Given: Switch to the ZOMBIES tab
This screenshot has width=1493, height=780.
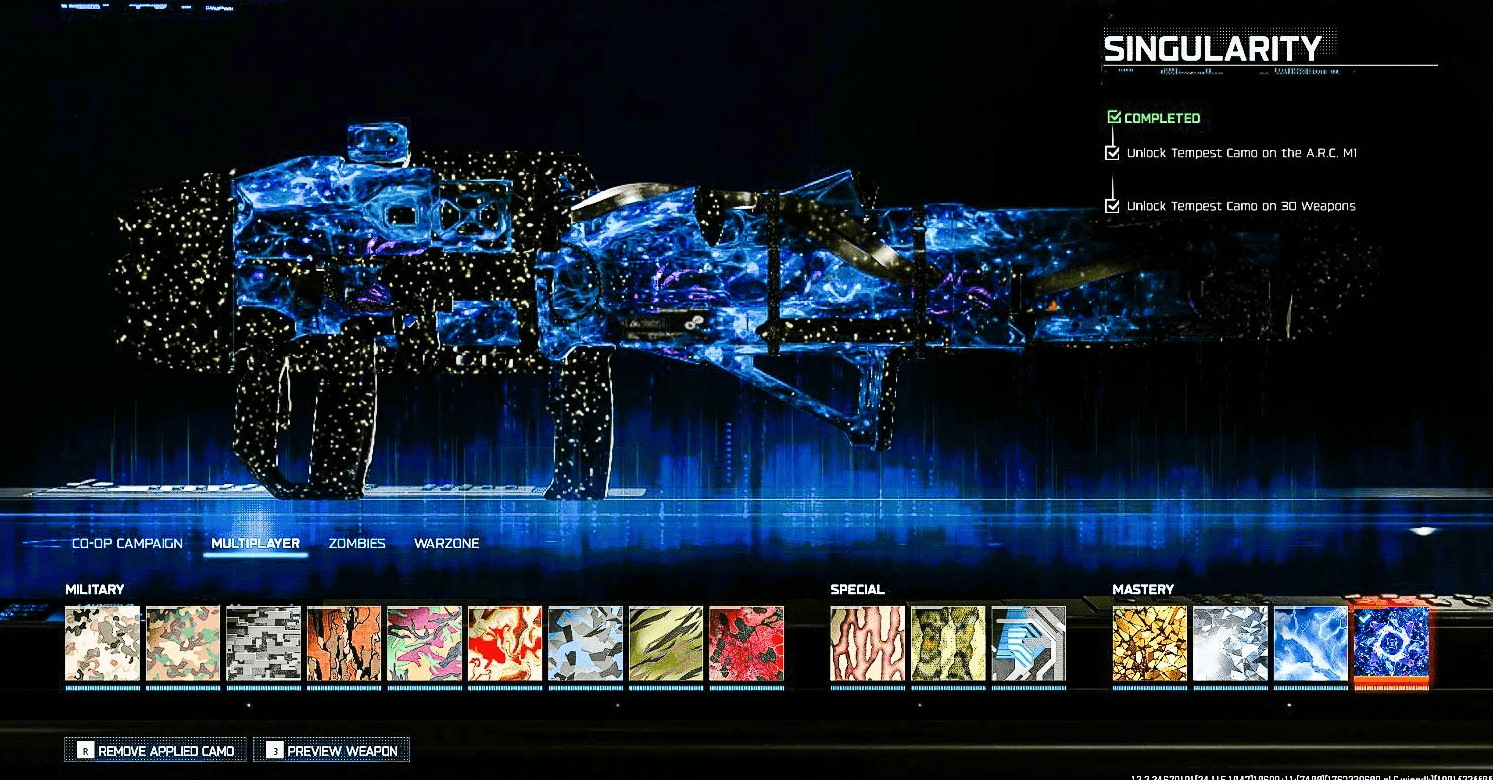Looking at the screenshot, I should pyautogui.click(x=356, y=543).
